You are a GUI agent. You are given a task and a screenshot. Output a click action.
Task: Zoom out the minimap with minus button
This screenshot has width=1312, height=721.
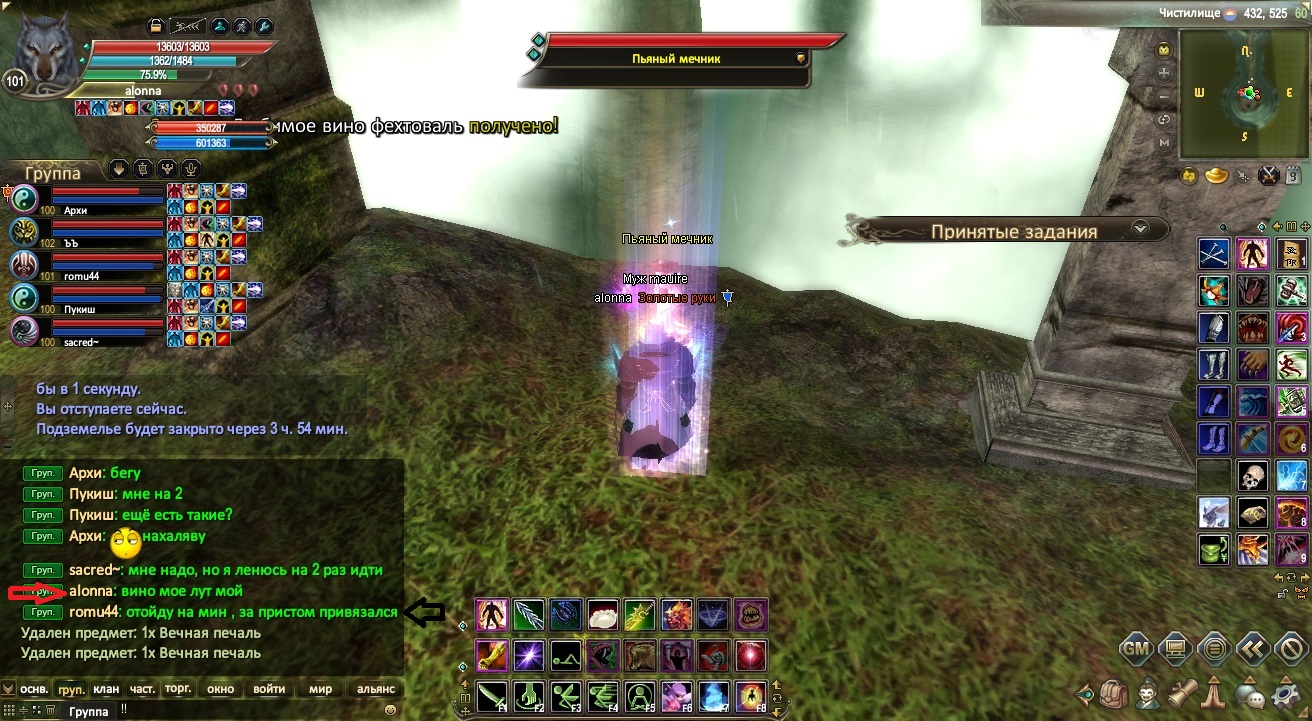[1164, 97]
